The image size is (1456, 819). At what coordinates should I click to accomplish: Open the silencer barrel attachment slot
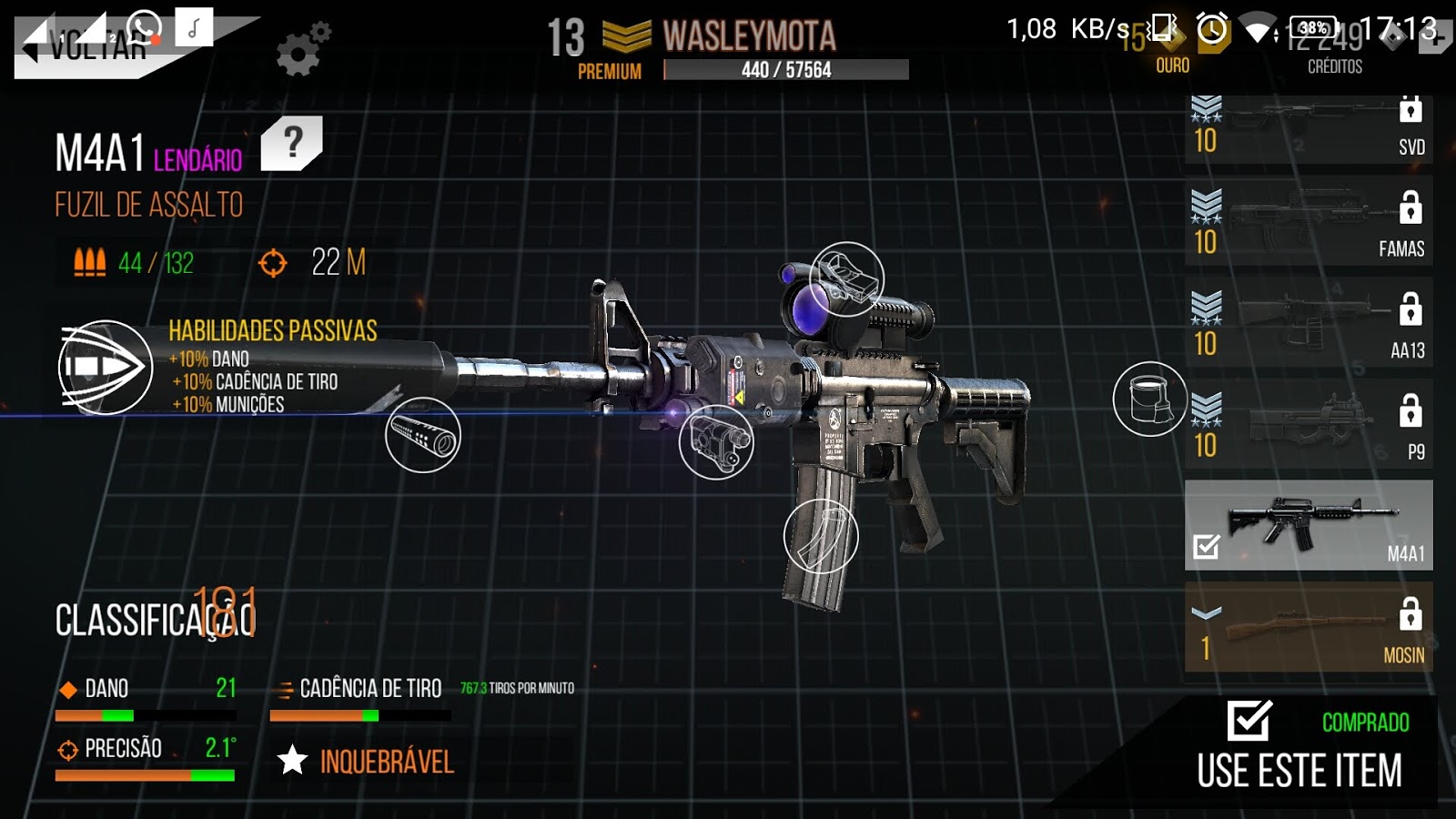[x=423, y=435]
